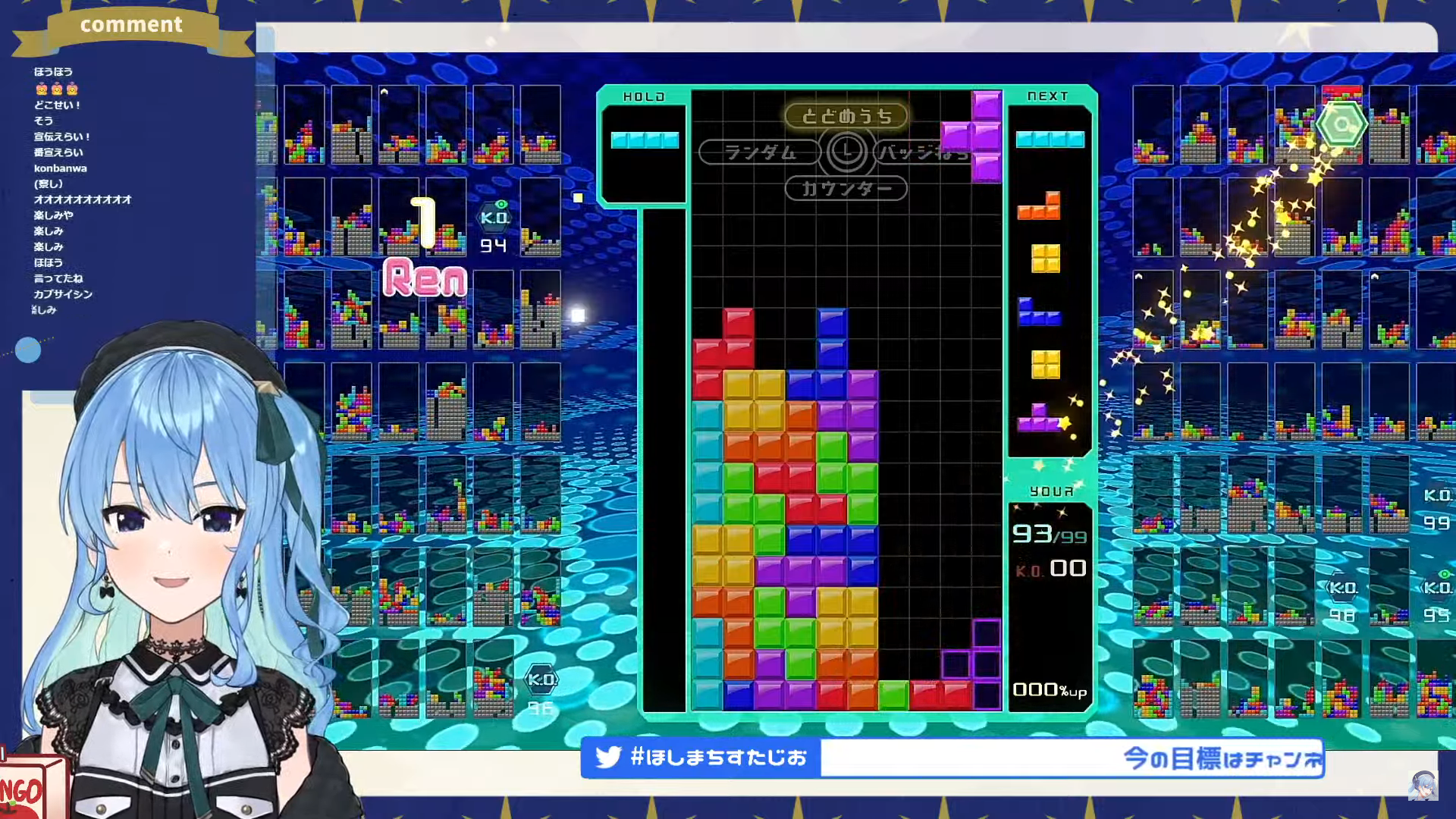Choose the ランダム targeting option
The height and width of the screenshot is (819, 1456).
[x=759, y=152]
